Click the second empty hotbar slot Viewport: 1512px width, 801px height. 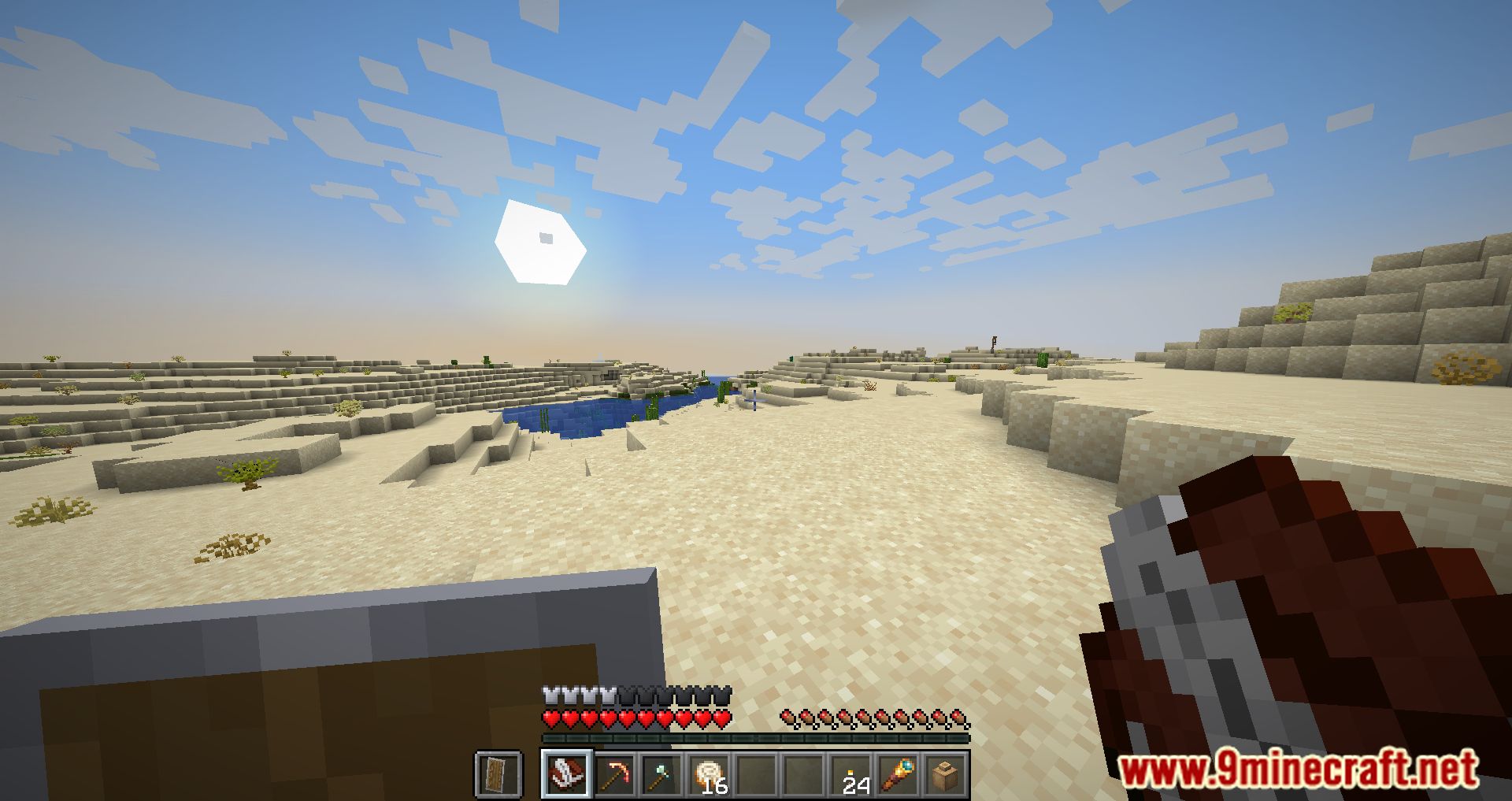tap(805, 774)
